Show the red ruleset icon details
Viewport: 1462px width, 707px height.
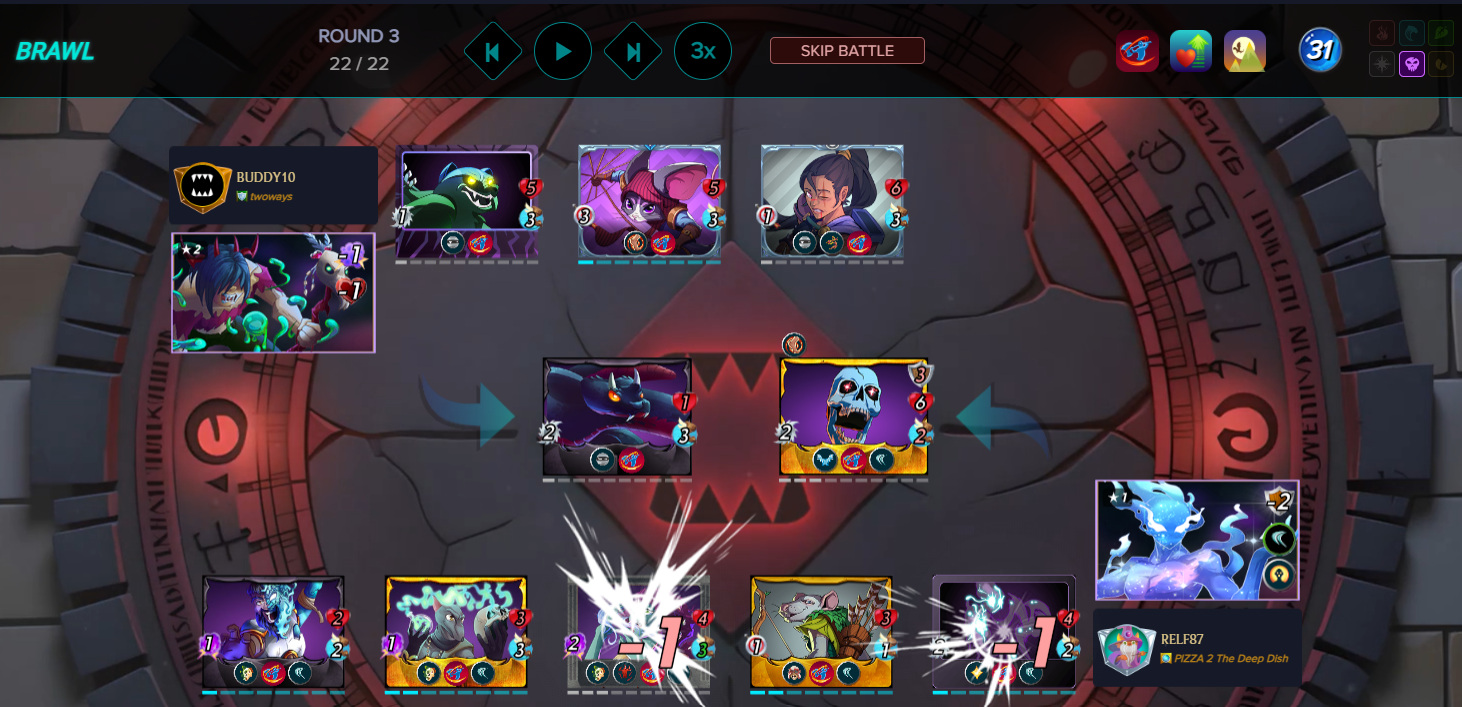(x=1137, y=51)
